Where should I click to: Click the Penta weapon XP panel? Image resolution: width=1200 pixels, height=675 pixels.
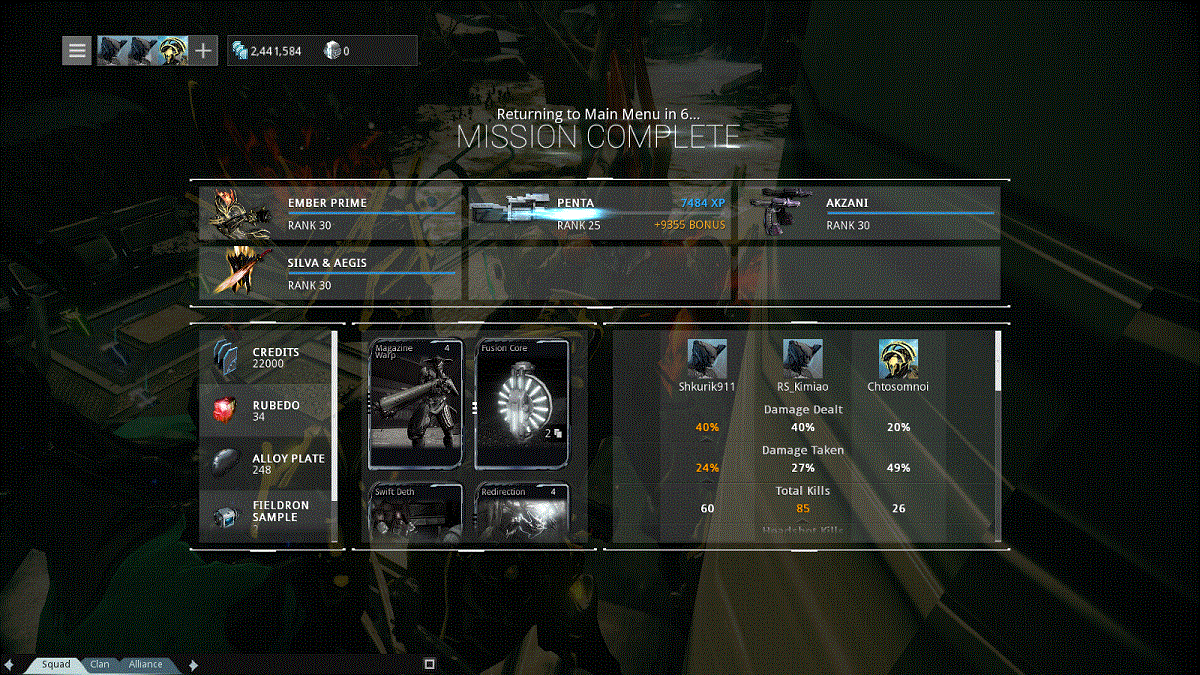(600, 212)
